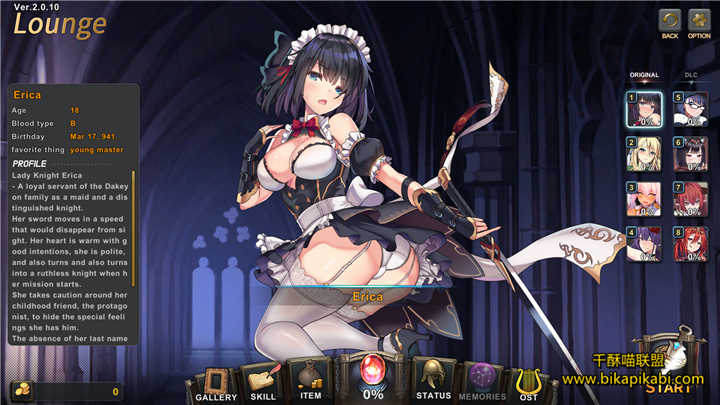Choose character portrait number 3
The width and height of the screenshot is (720, 405).
pyautogui.click(x=643, y=199)
